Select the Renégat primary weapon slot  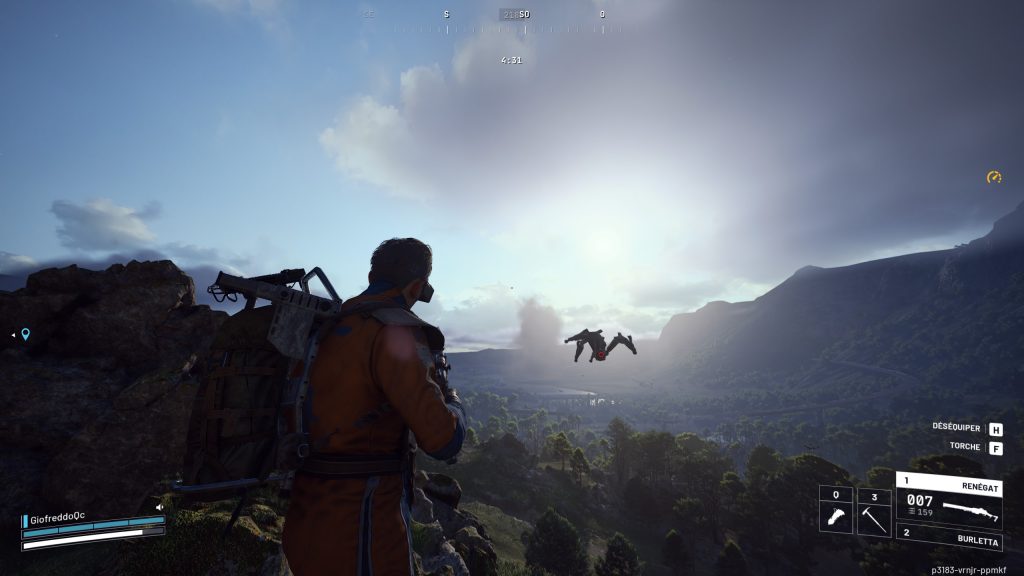pos(949,497)
